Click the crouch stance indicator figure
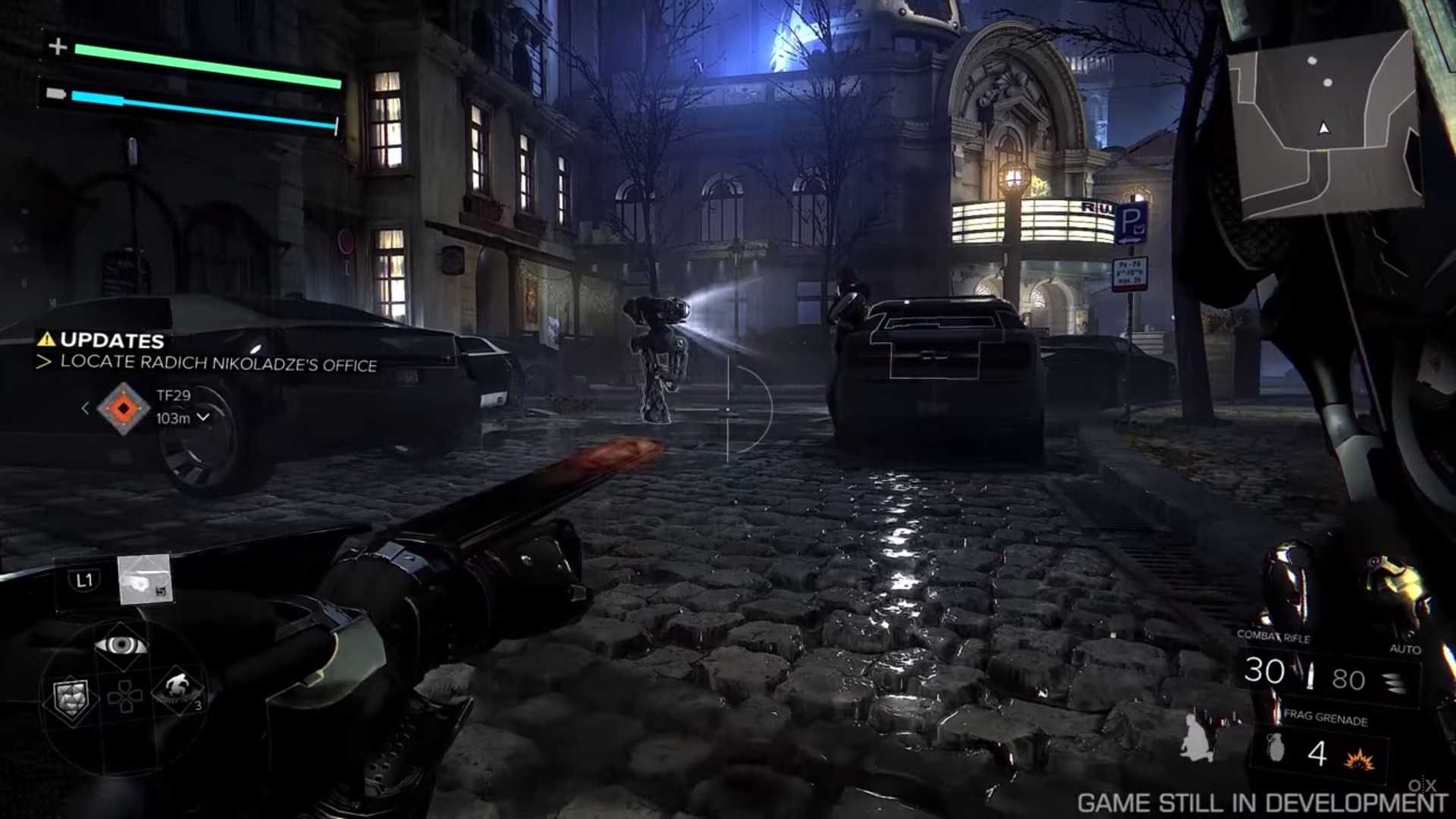Viewport: 1456px width, 819px height. coord(1196,738)
